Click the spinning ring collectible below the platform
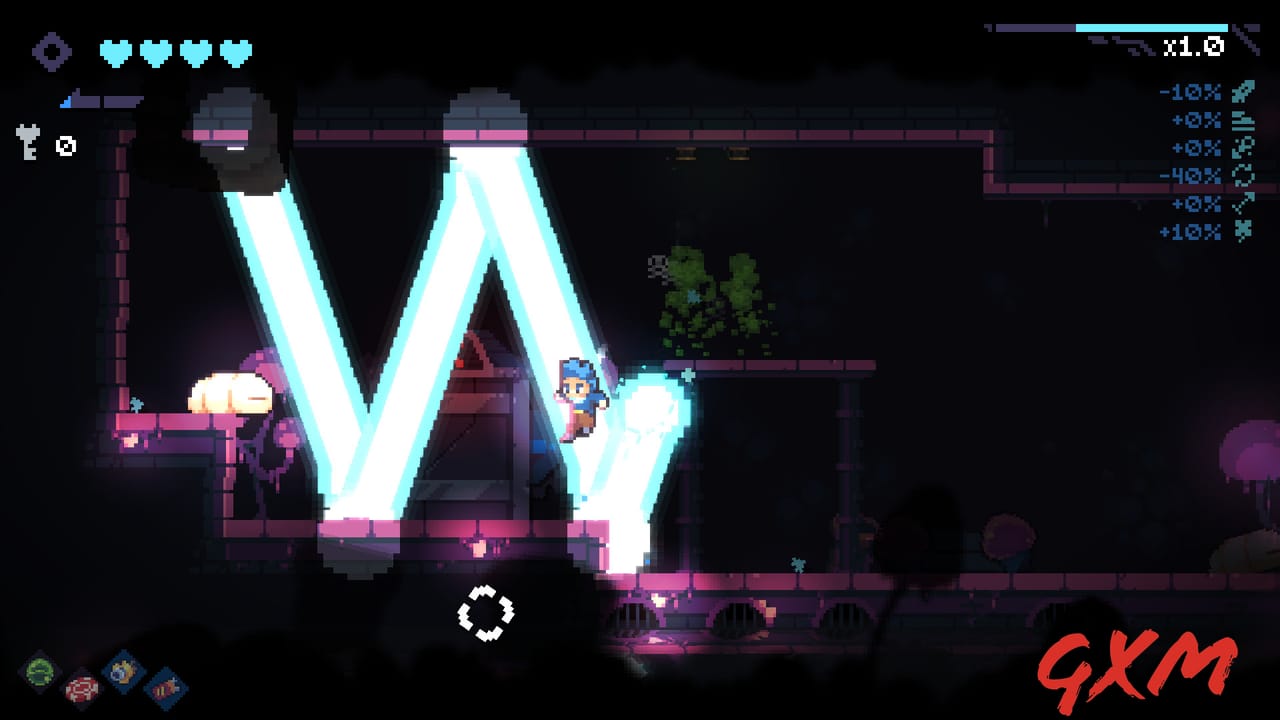Viewport: 1280px width, 720px height. pyautogui.click(x=487, y=612)
